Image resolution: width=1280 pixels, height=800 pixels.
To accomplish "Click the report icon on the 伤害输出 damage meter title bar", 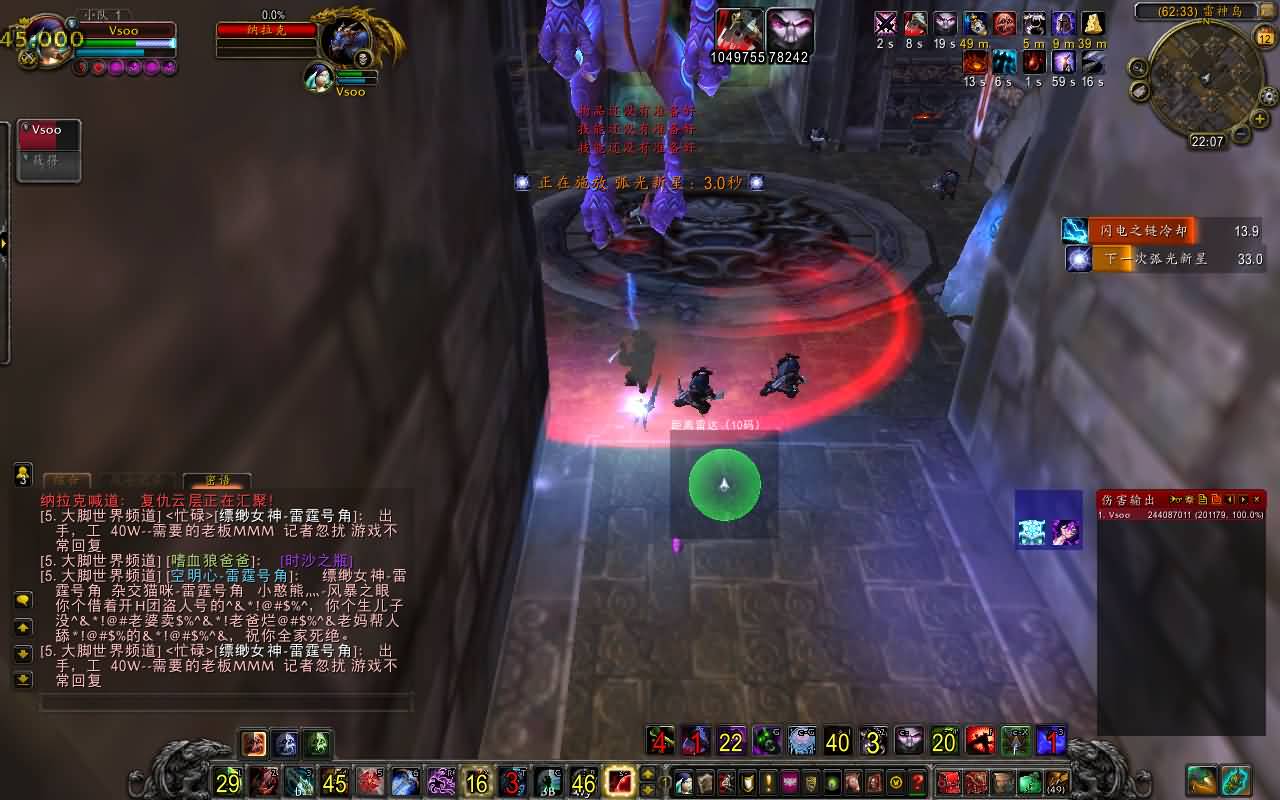I will coord(1203,499).
